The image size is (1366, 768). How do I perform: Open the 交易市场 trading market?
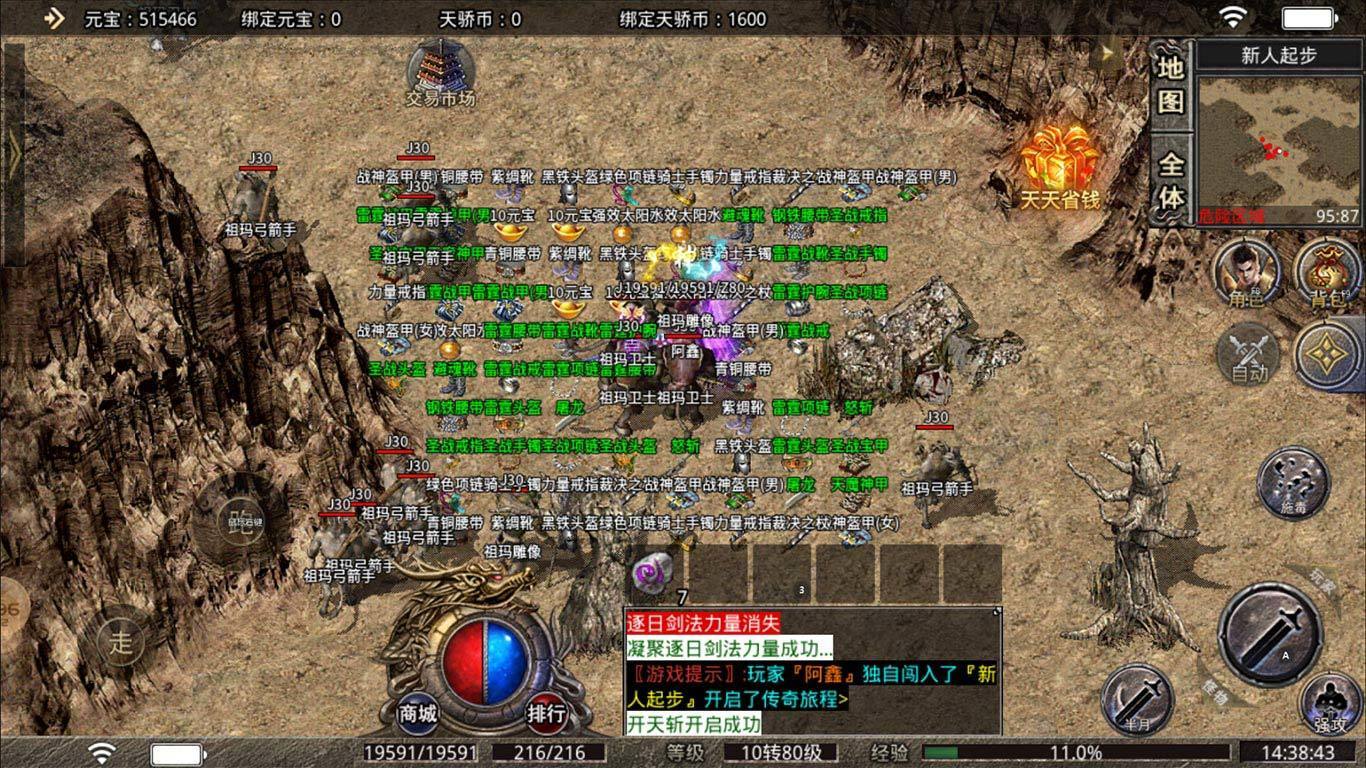pyautogui.click(x=440, y=70)
